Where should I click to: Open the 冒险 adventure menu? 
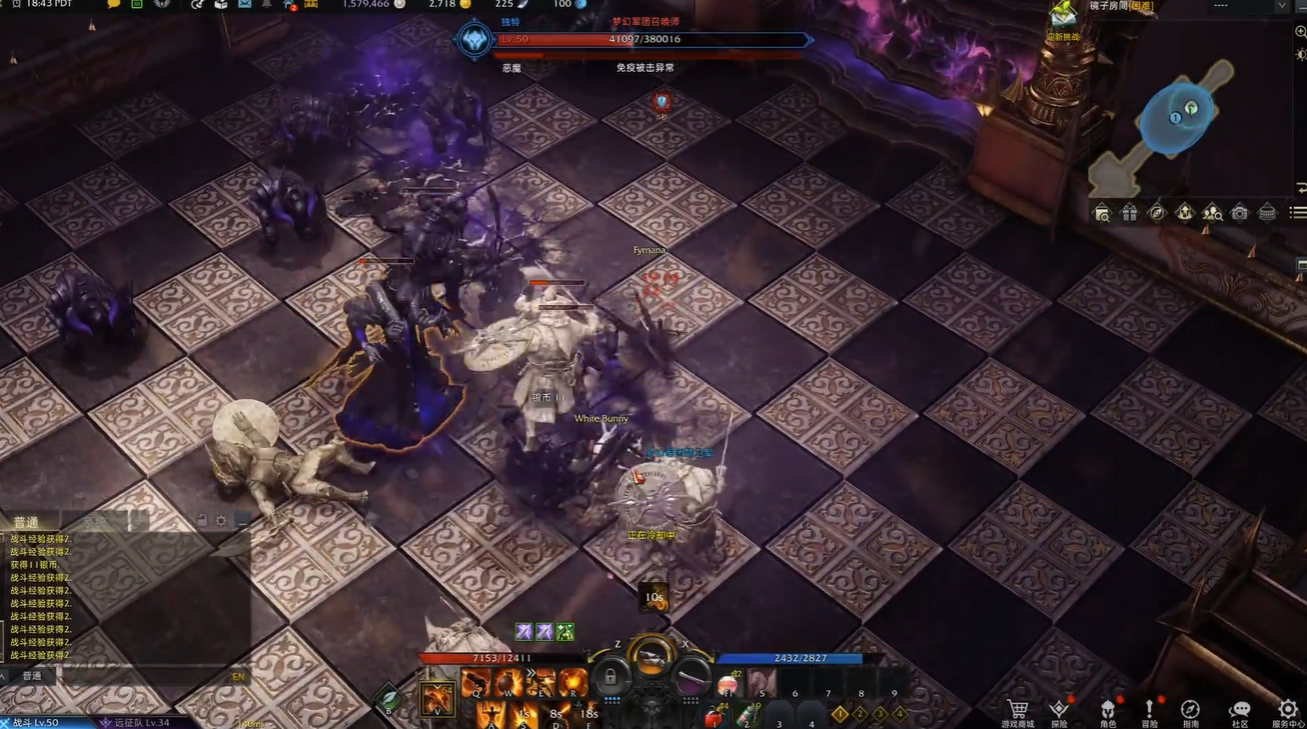tap(1149, 710)
